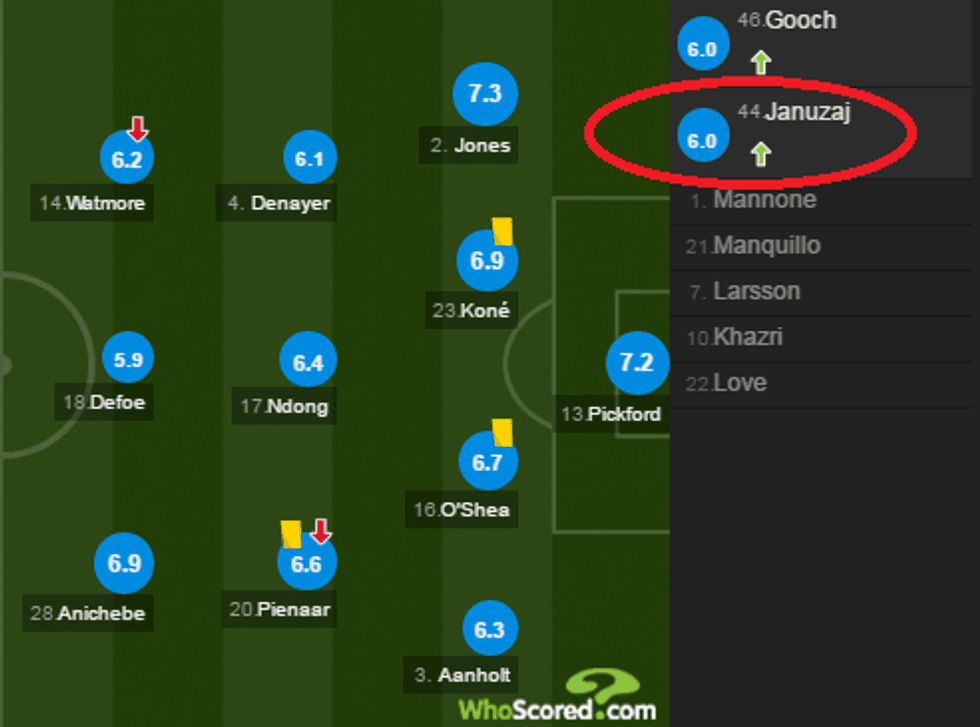Open Pickford's 7.2 goalkeeper rating
The image size is (980, 727).
(x=637, y=362)
